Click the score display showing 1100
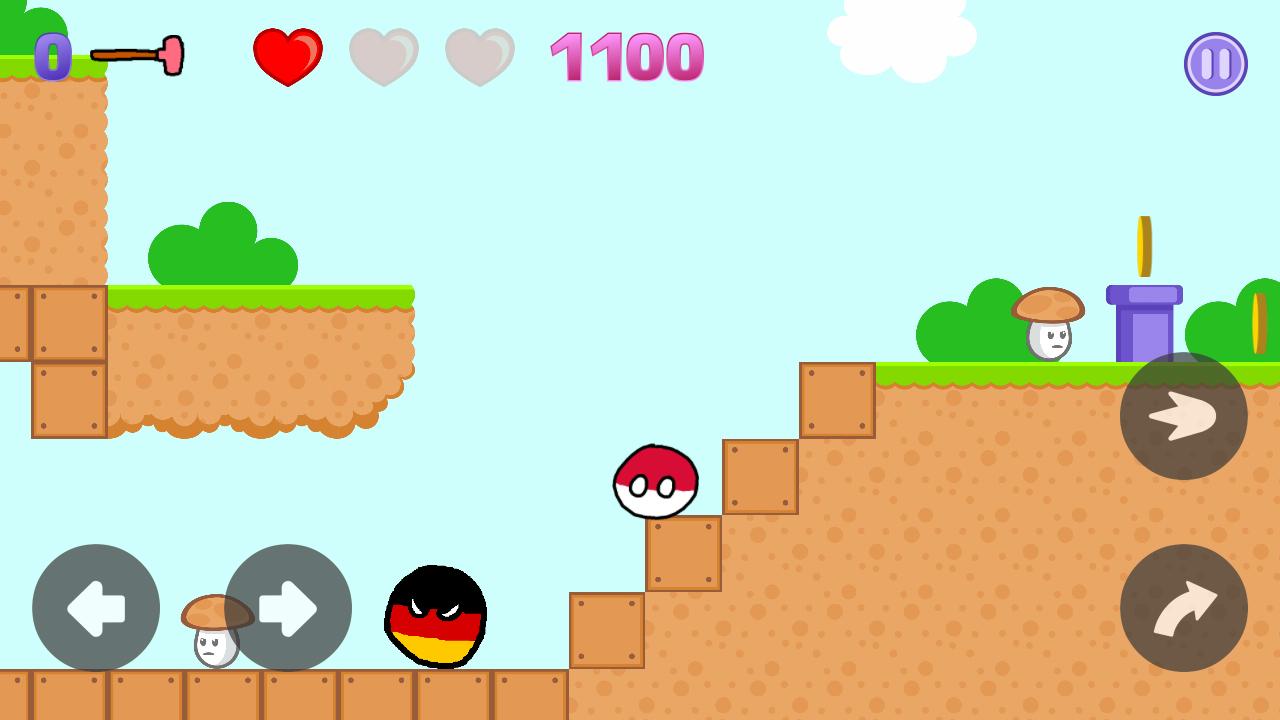This screenshot has height=720, width=1280. (628, 57)
